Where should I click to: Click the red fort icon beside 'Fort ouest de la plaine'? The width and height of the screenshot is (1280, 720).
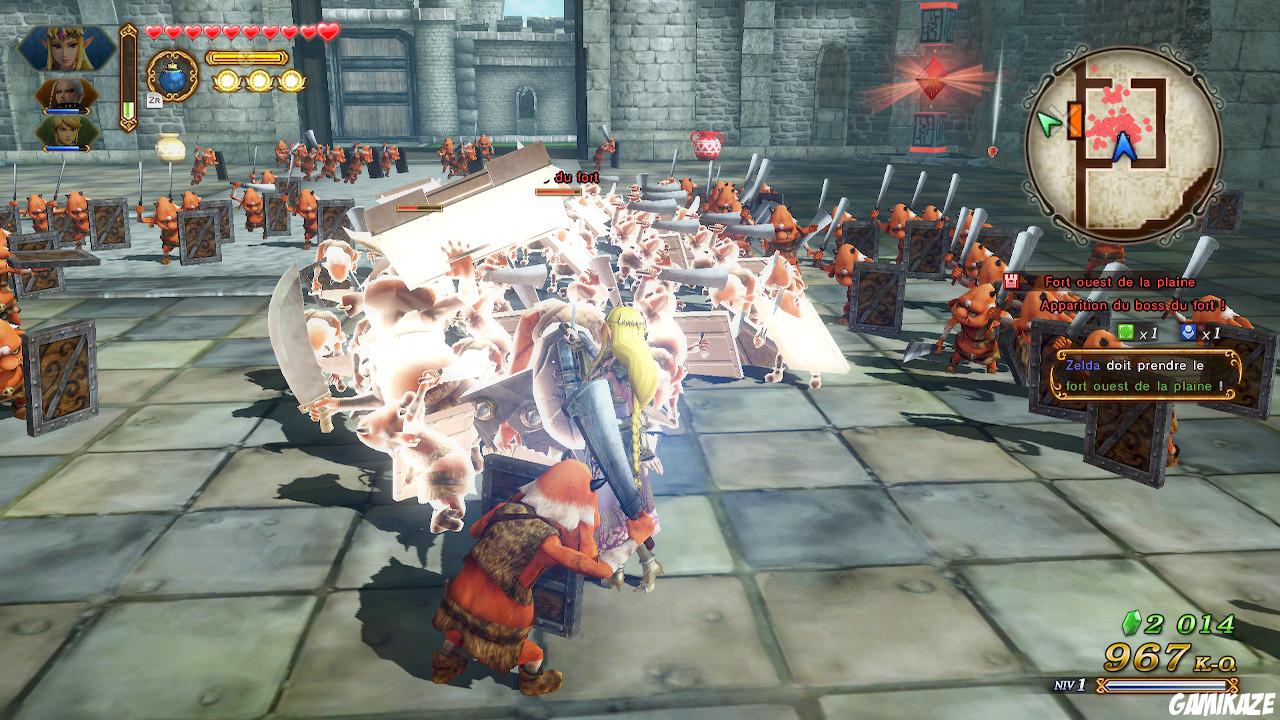1010,281
